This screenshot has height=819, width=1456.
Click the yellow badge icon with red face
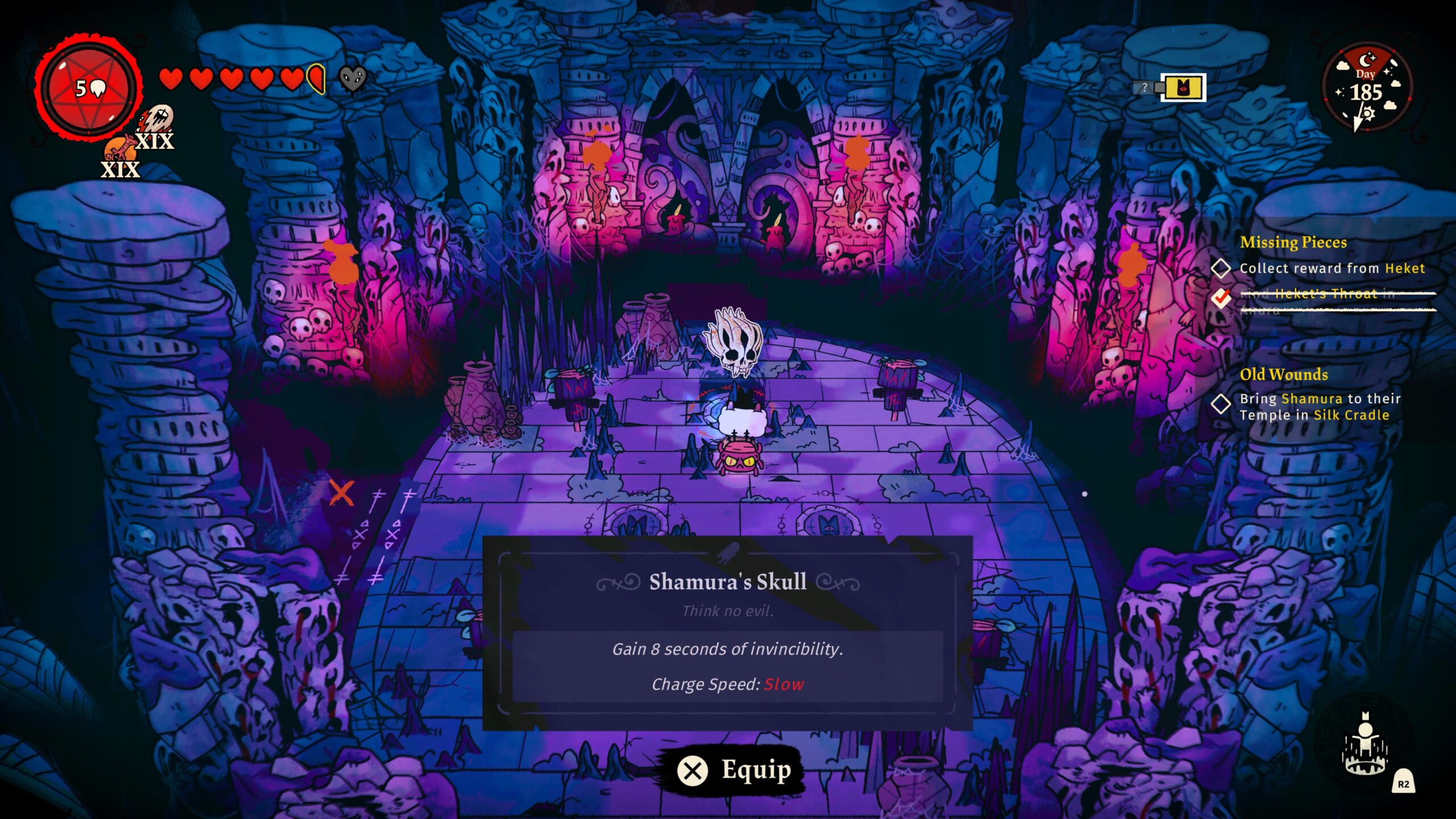coord(1184,88)
